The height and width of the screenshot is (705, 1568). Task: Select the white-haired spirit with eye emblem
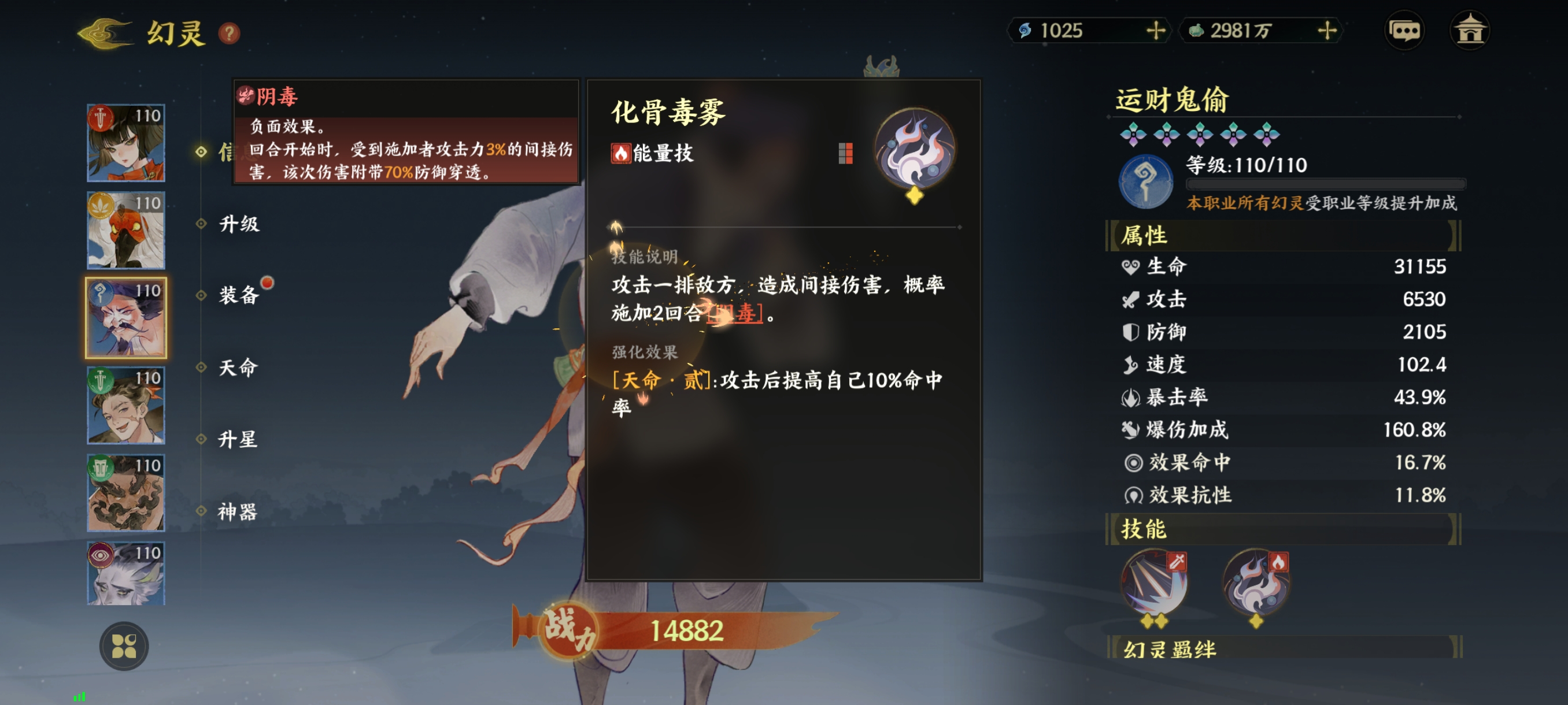[126, 574]
